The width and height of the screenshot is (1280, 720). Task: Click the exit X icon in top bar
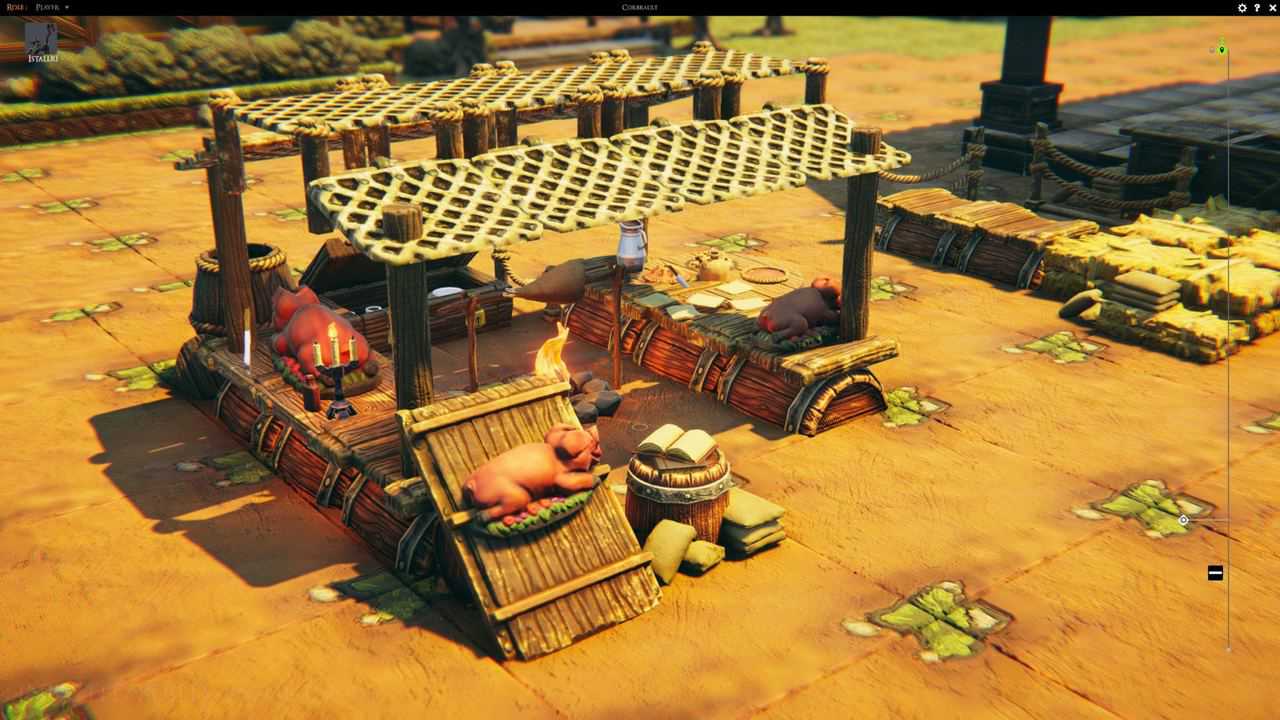click(1272, 8)
